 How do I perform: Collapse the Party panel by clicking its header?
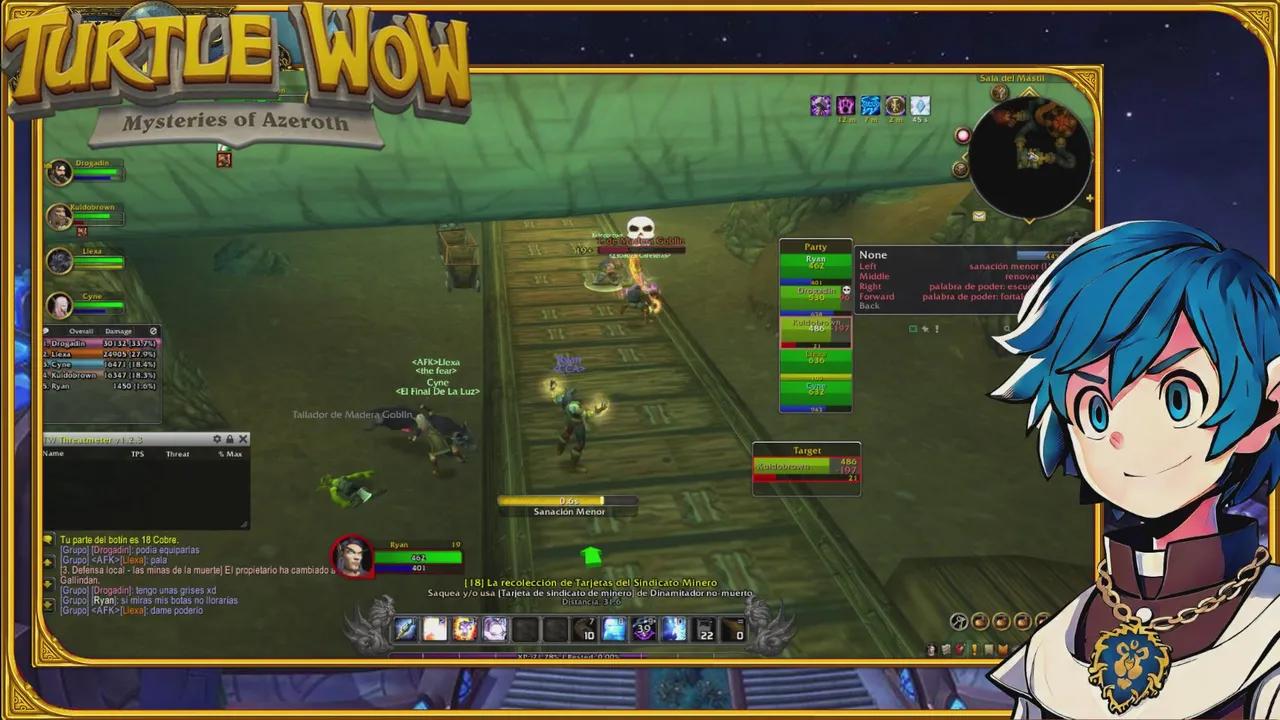coord(816,246)
